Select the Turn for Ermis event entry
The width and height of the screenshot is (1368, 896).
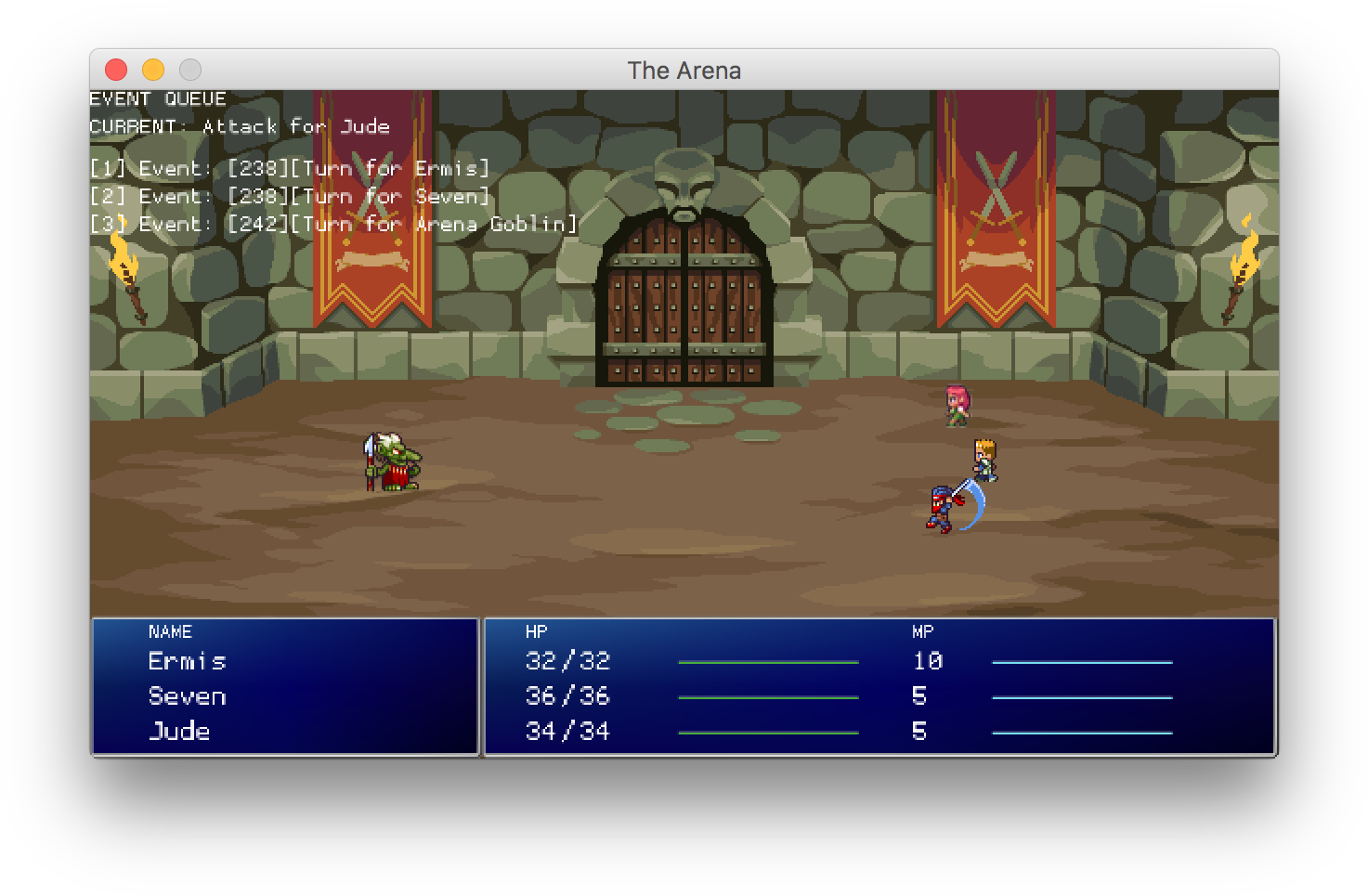pos(291,168)
